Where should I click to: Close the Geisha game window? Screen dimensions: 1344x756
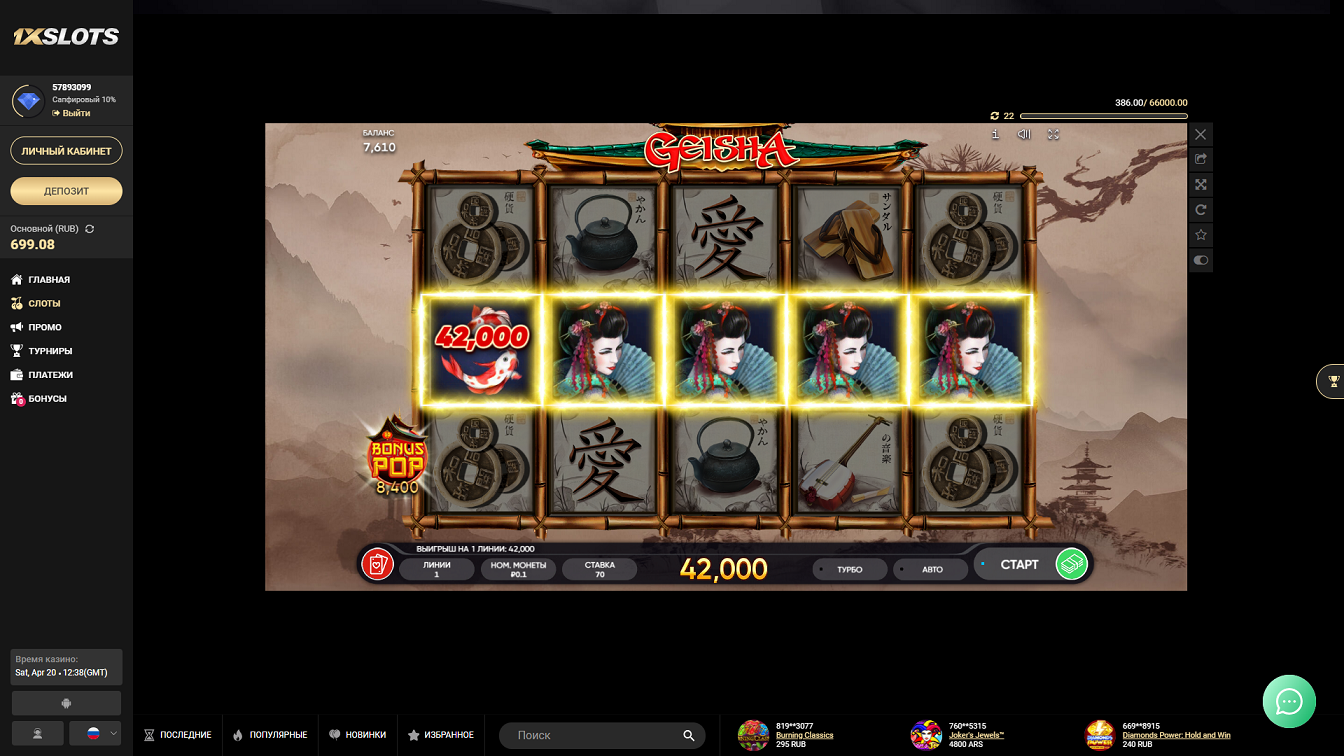1201,134
